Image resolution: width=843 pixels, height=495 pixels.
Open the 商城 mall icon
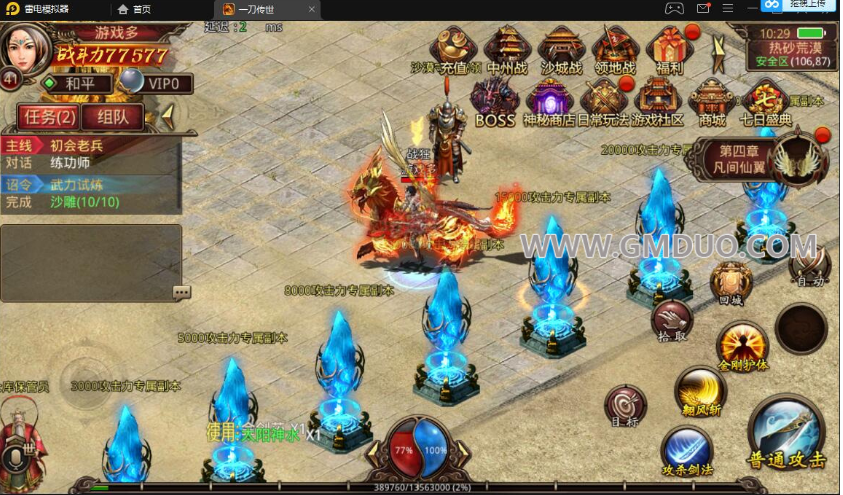[x=712, y=103]
